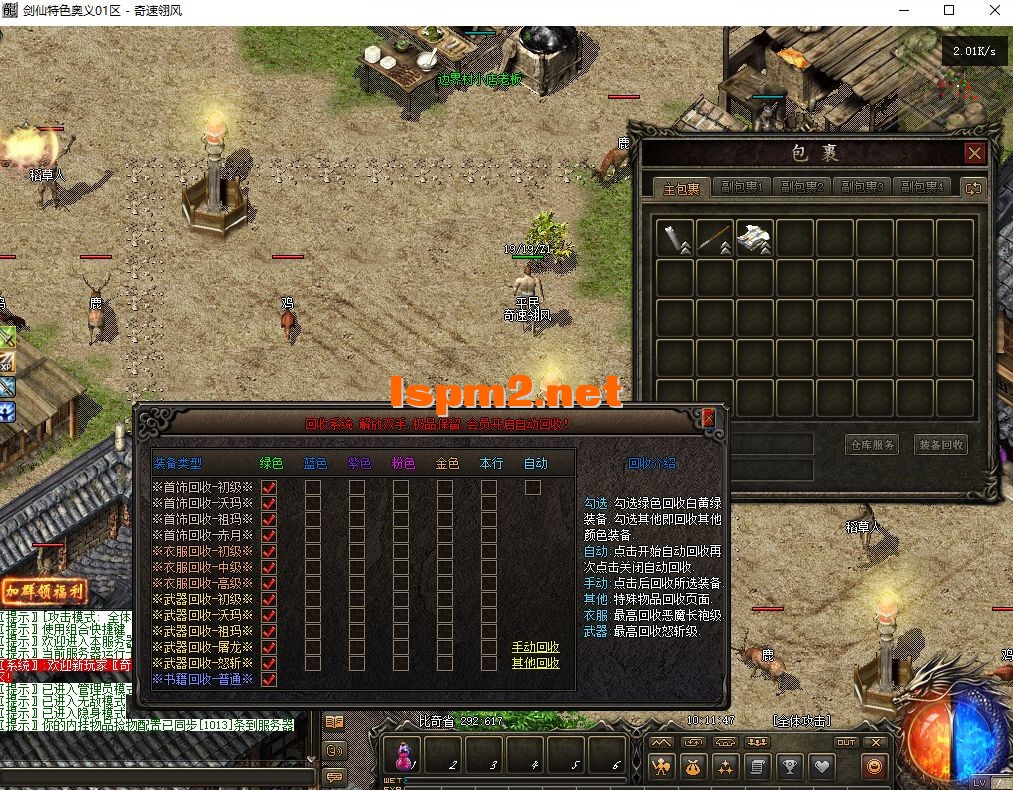Uncheck the 书籍回收-普通 green checkbox
The height and width of the screenshot is (790, 1013).
(269, 680)
